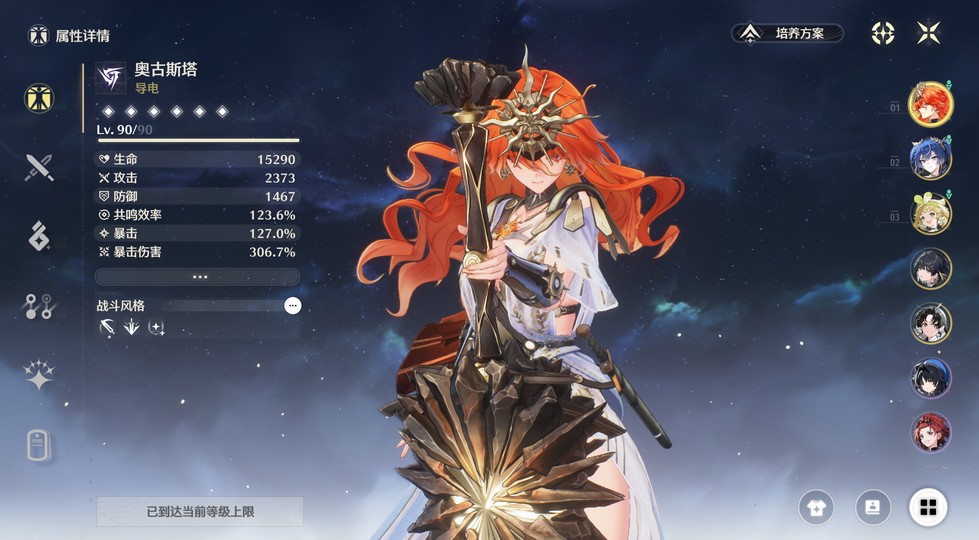Open the shirt outfit button

(x=816, y=508)
